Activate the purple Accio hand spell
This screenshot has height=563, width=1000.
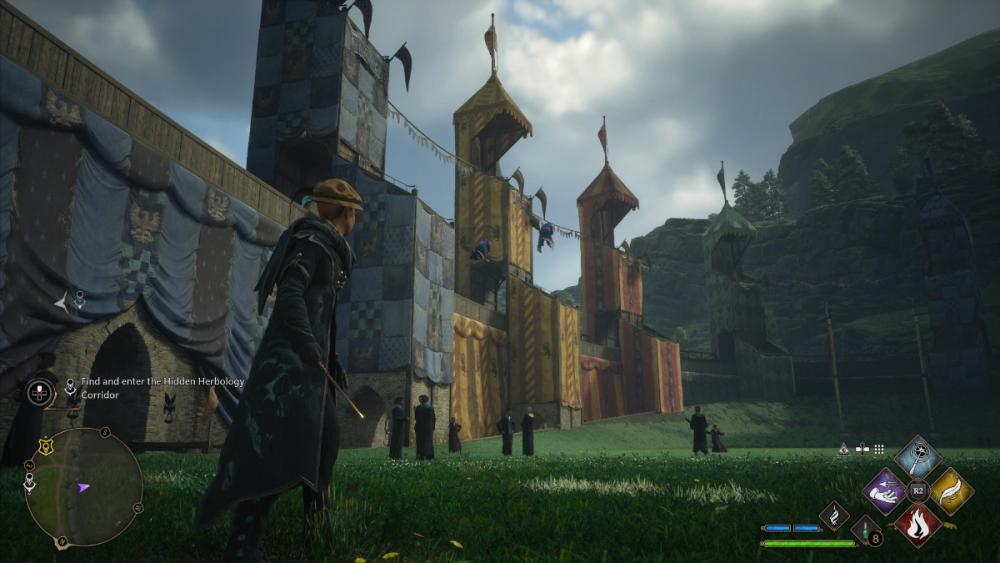(x=884, y=491)
